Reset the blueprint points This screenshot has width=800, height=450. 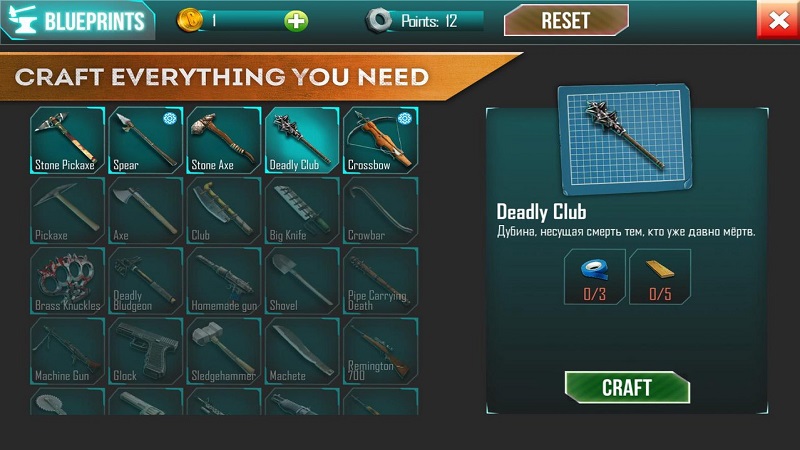click(x=565, y=20)
